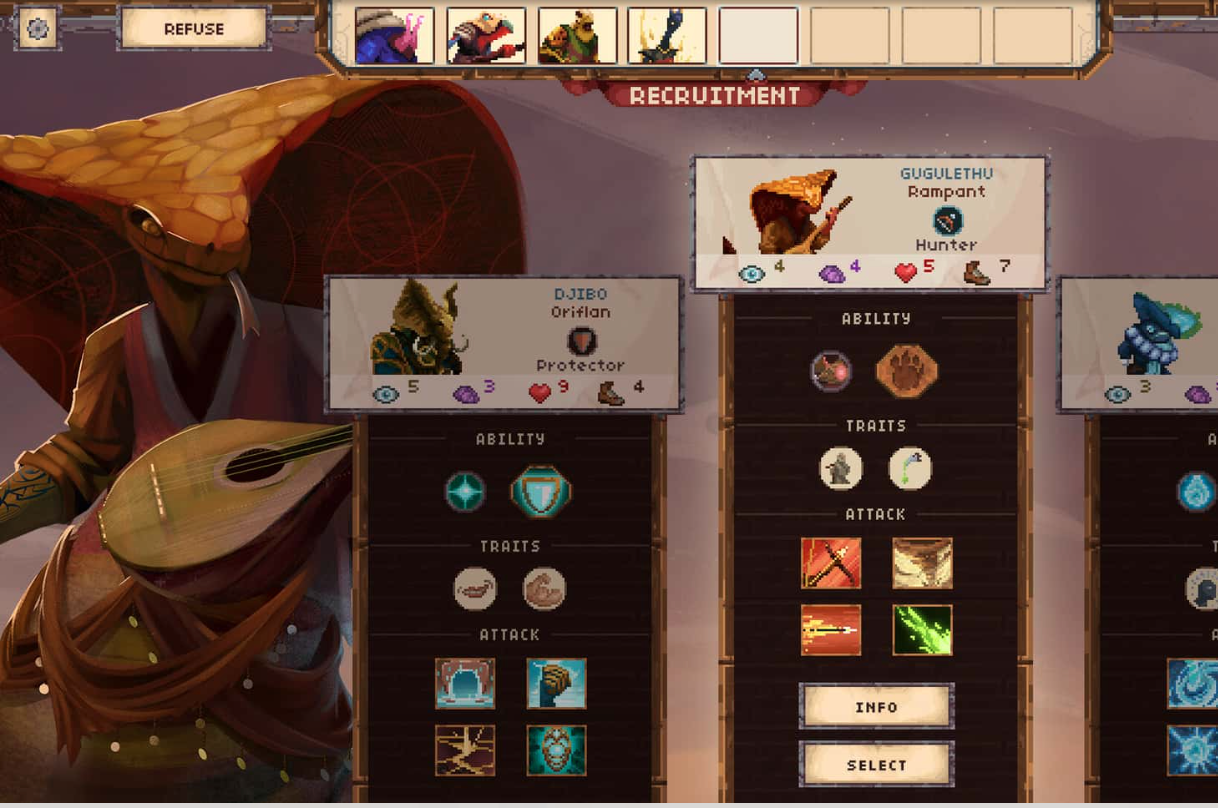This screenshot has height=808, width=1218.
Task: Inspect Gugulethu's green slash attack
Action: pyautogui.click(x=922, y=630)
